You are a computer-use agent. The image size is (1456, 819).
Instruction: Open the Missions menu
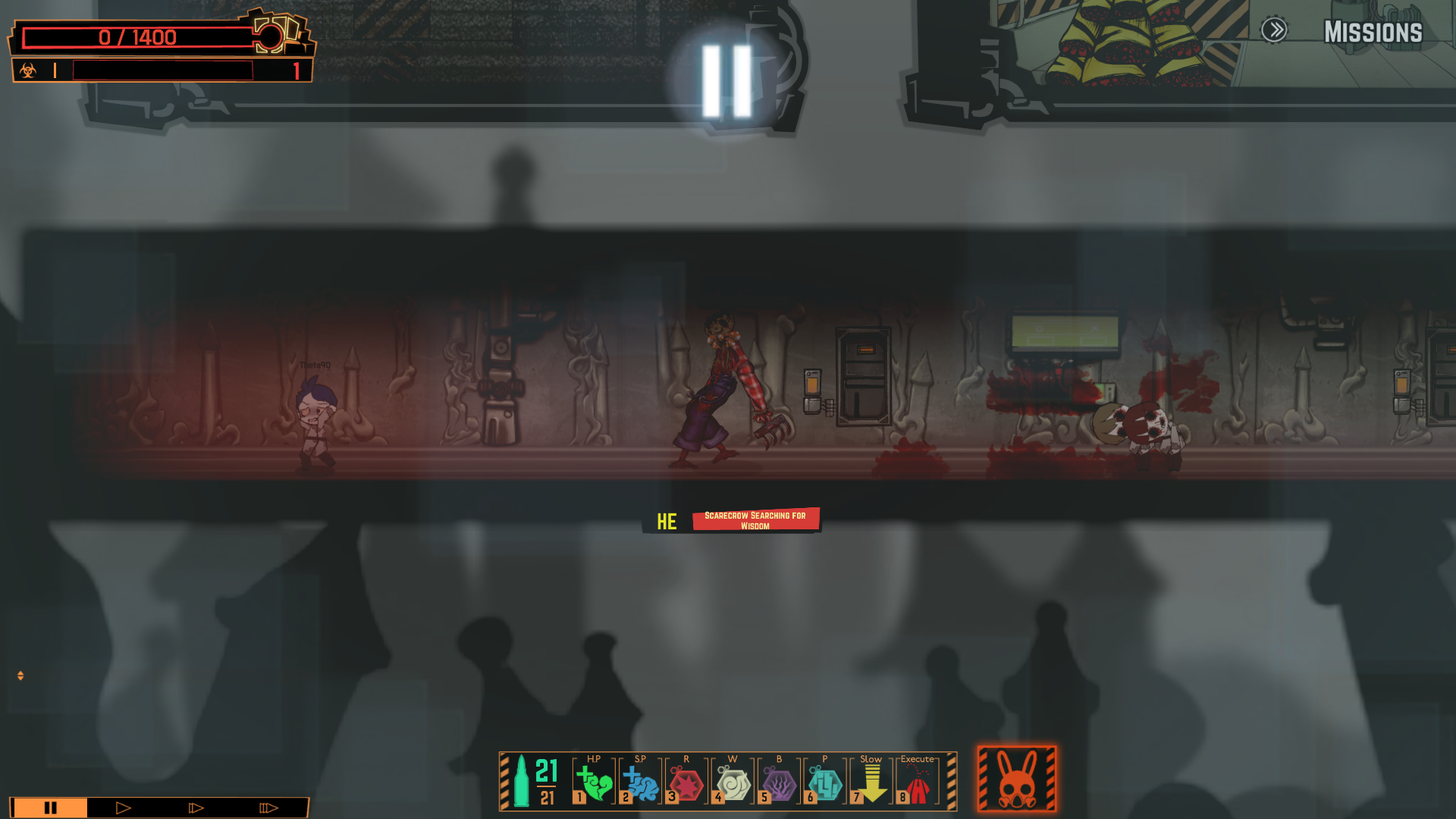point(1375,32)
